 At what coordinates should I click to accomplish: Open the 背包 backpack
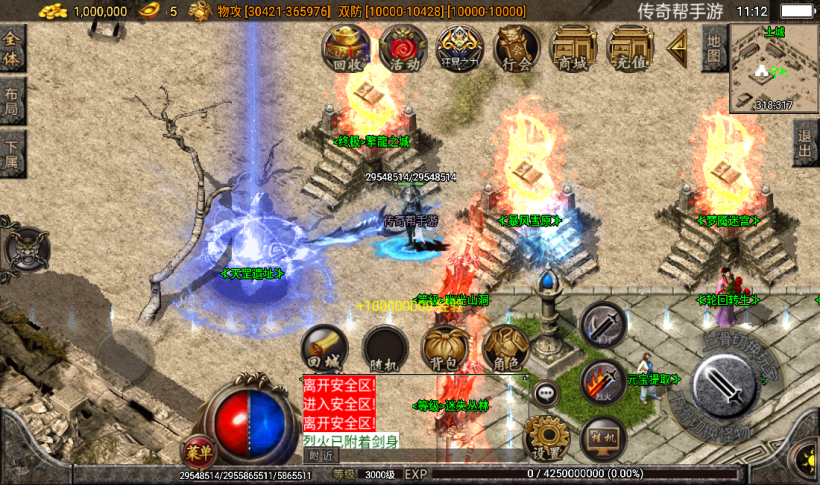point(446,349)
